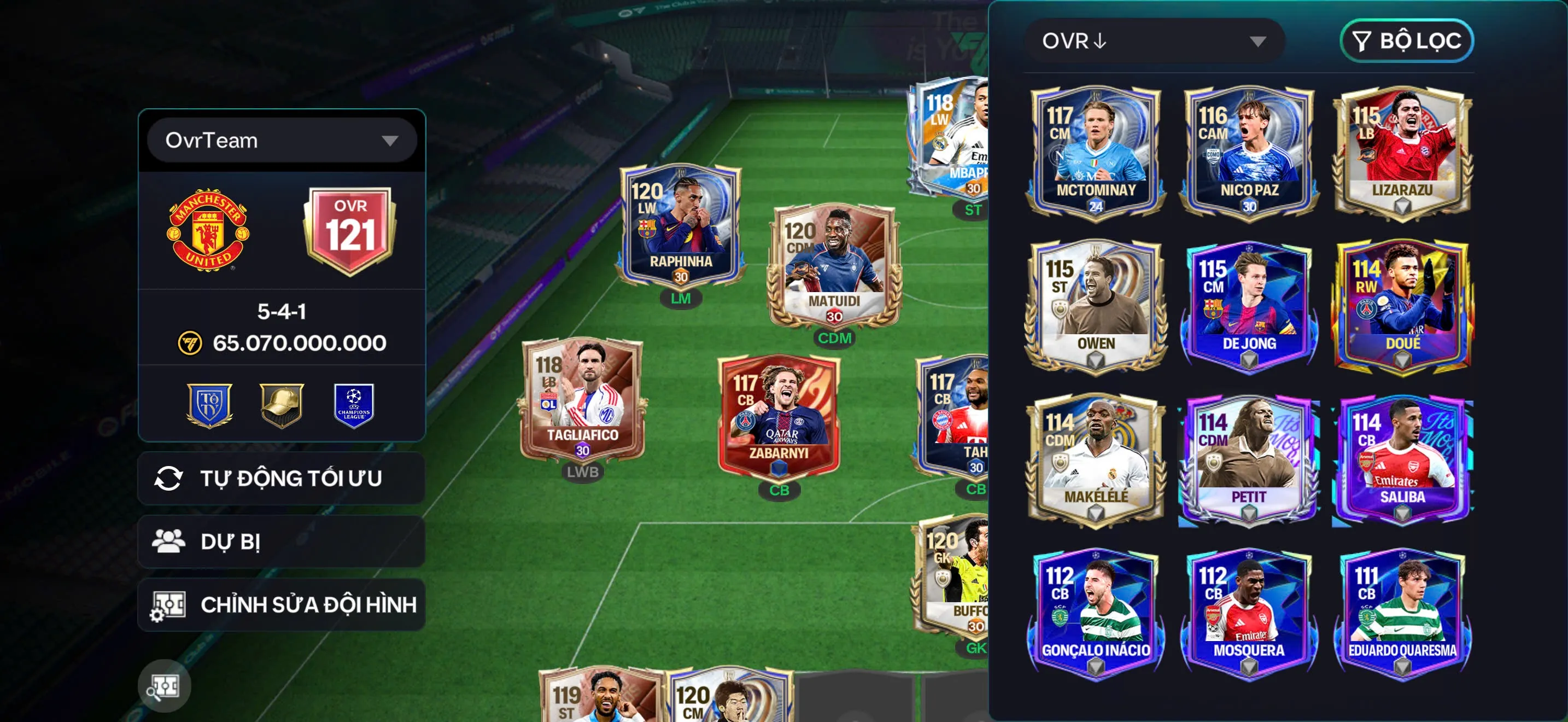Pick the Makélélé 114 CDM card
Screen dimensions: 1568x722
(x=1096, y=459)
